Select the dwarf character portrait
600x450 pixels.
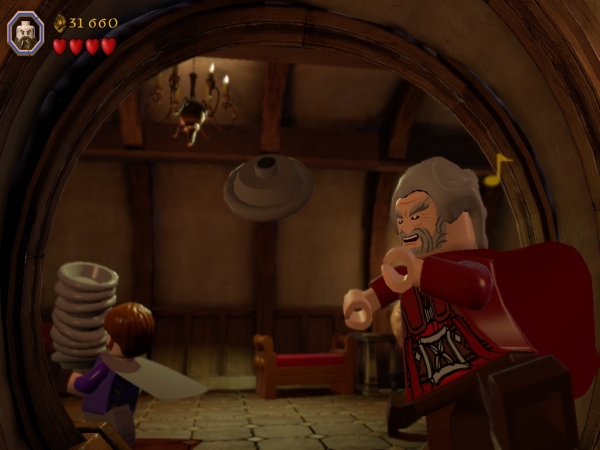[25, 32]
